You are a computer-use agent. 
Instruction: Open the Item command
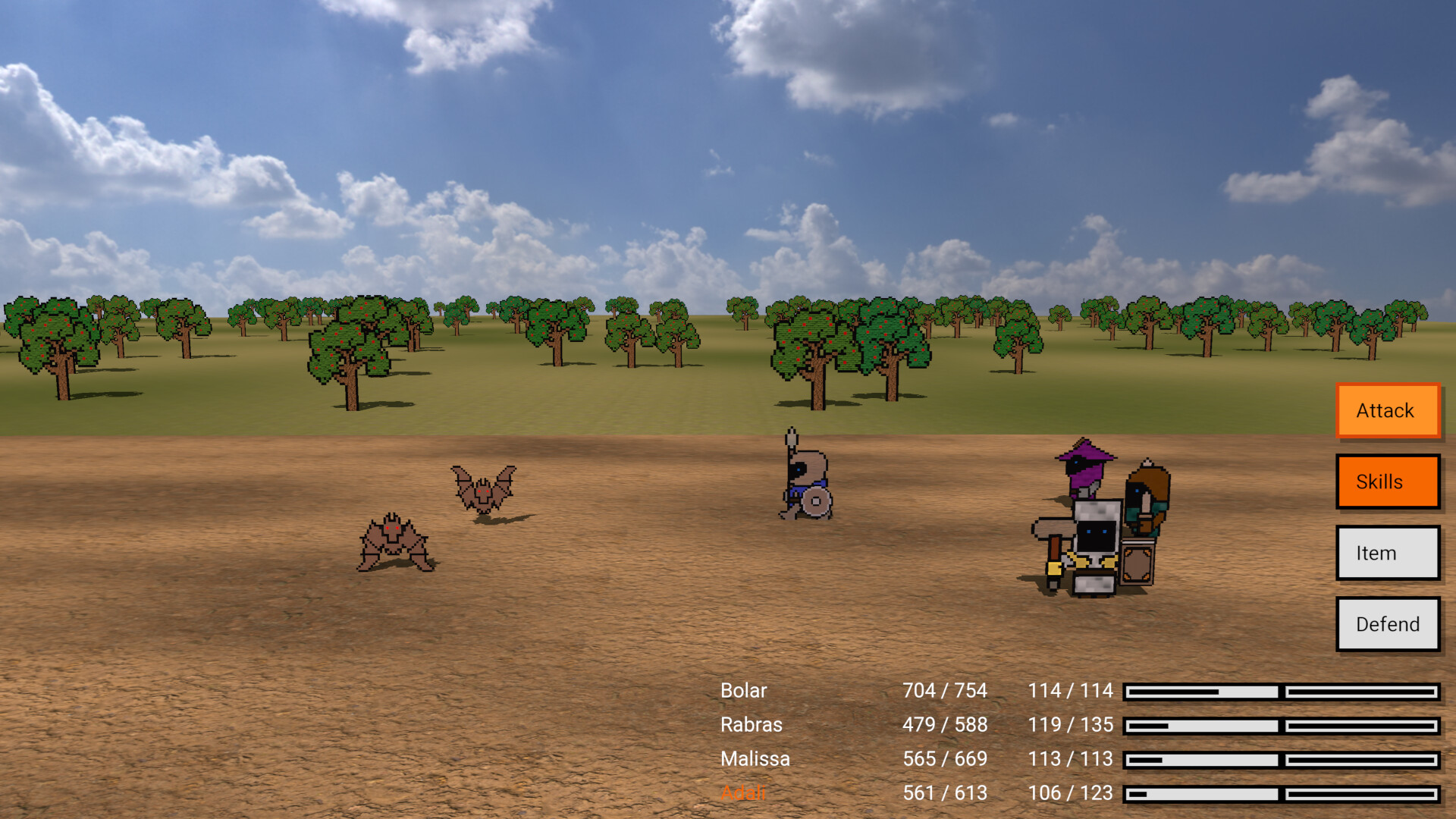click(1387, 553)
